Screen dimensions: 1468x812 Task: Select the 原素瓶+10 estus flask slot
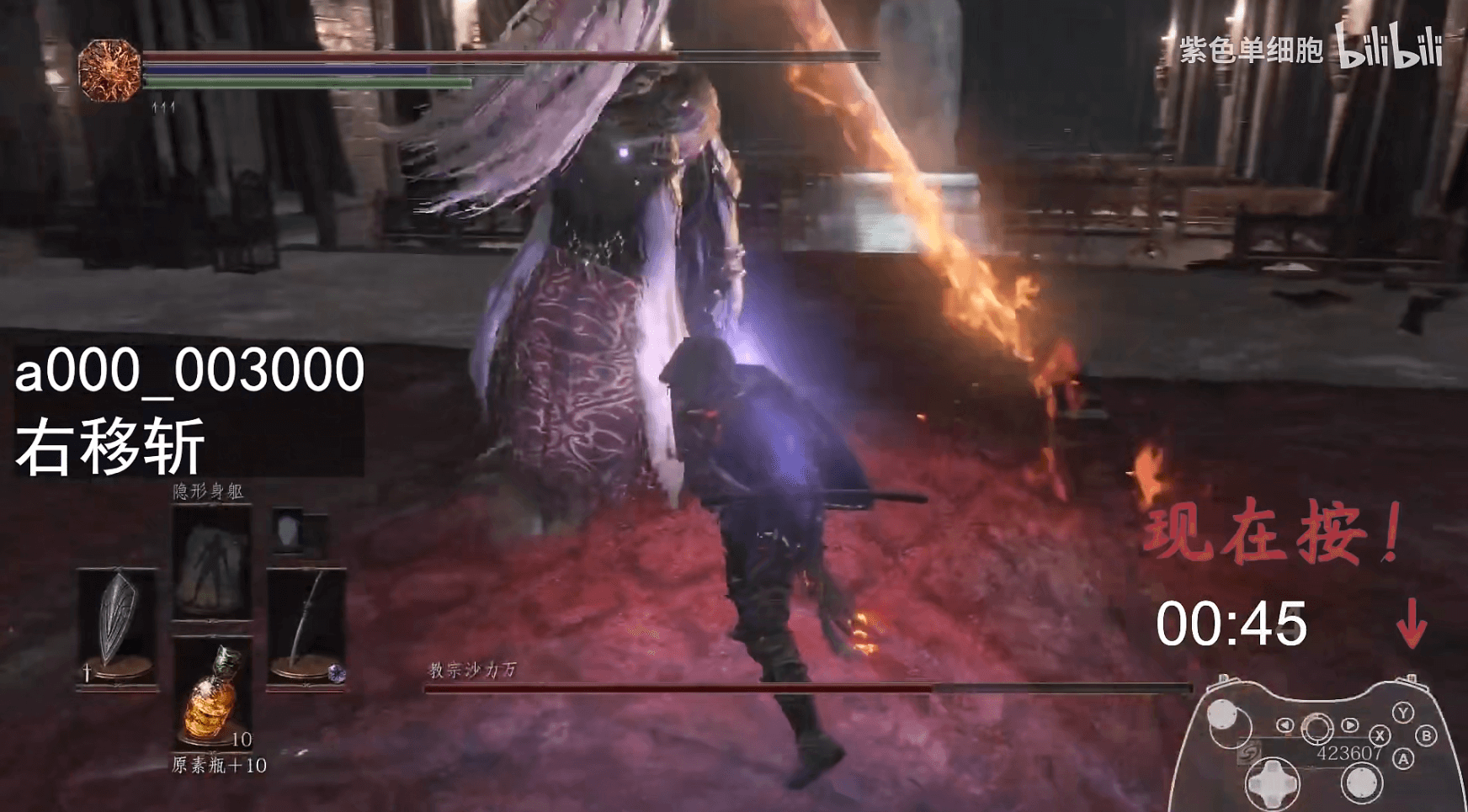(211, 693)
